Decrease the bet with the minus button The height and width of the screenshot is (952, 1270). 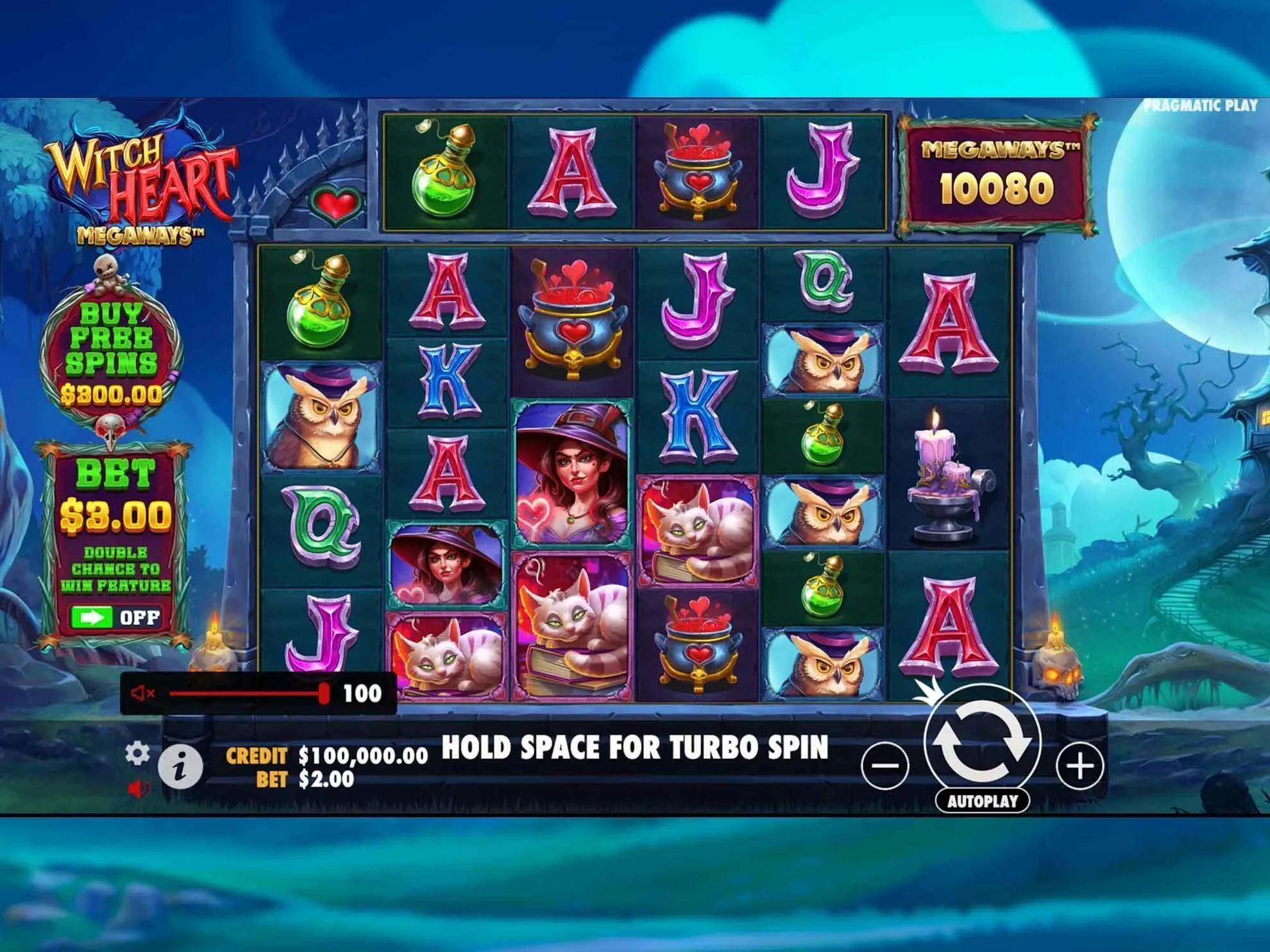[886, 765]
